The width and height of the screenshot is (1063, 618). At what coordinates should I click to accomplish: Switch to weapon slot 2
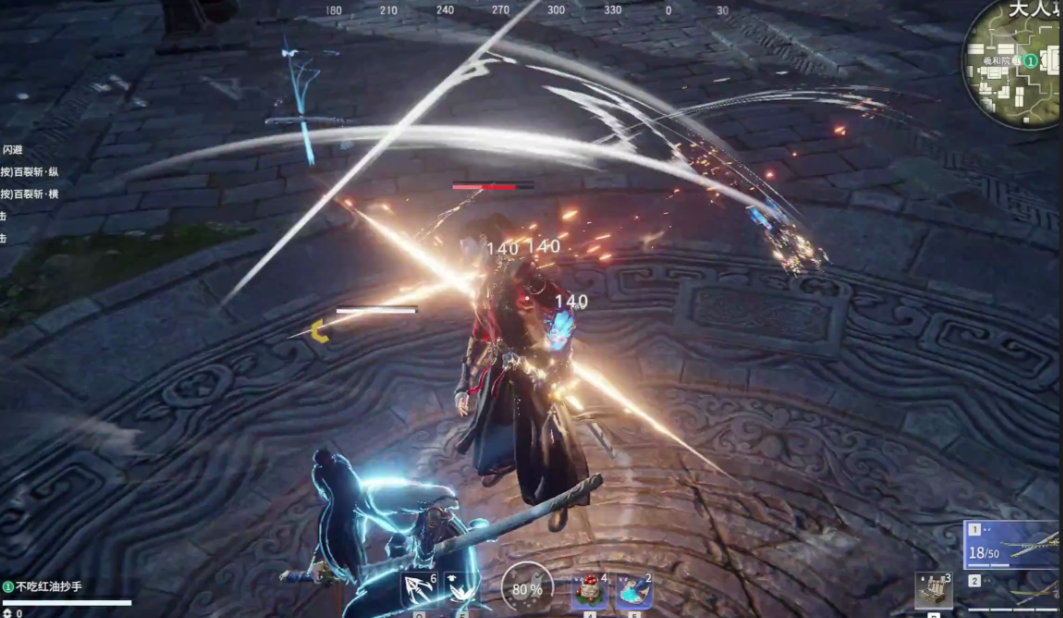(x=1011, y=591)
